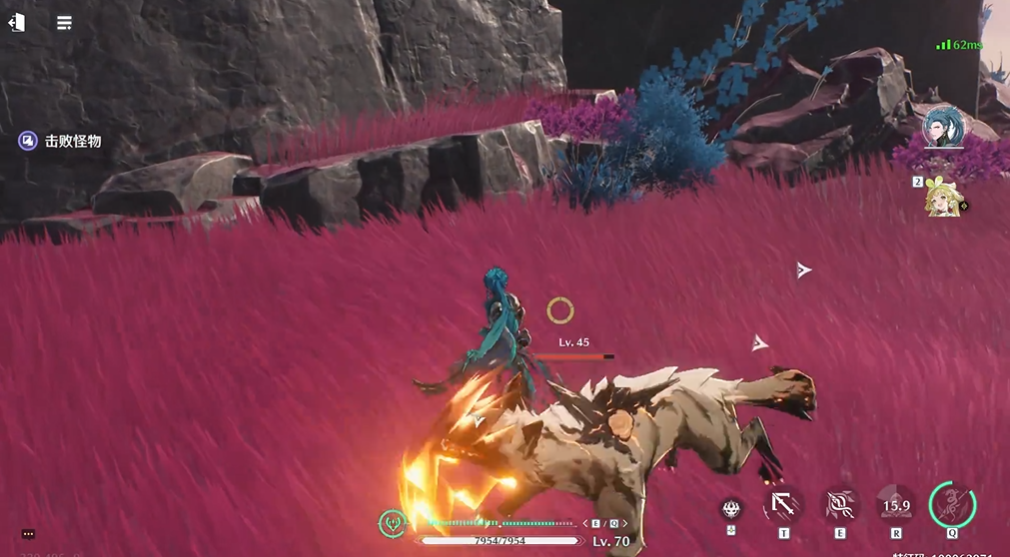Click the exit door icon
The height and width of the screenshot is (557, 1010).
click(16, 22)
